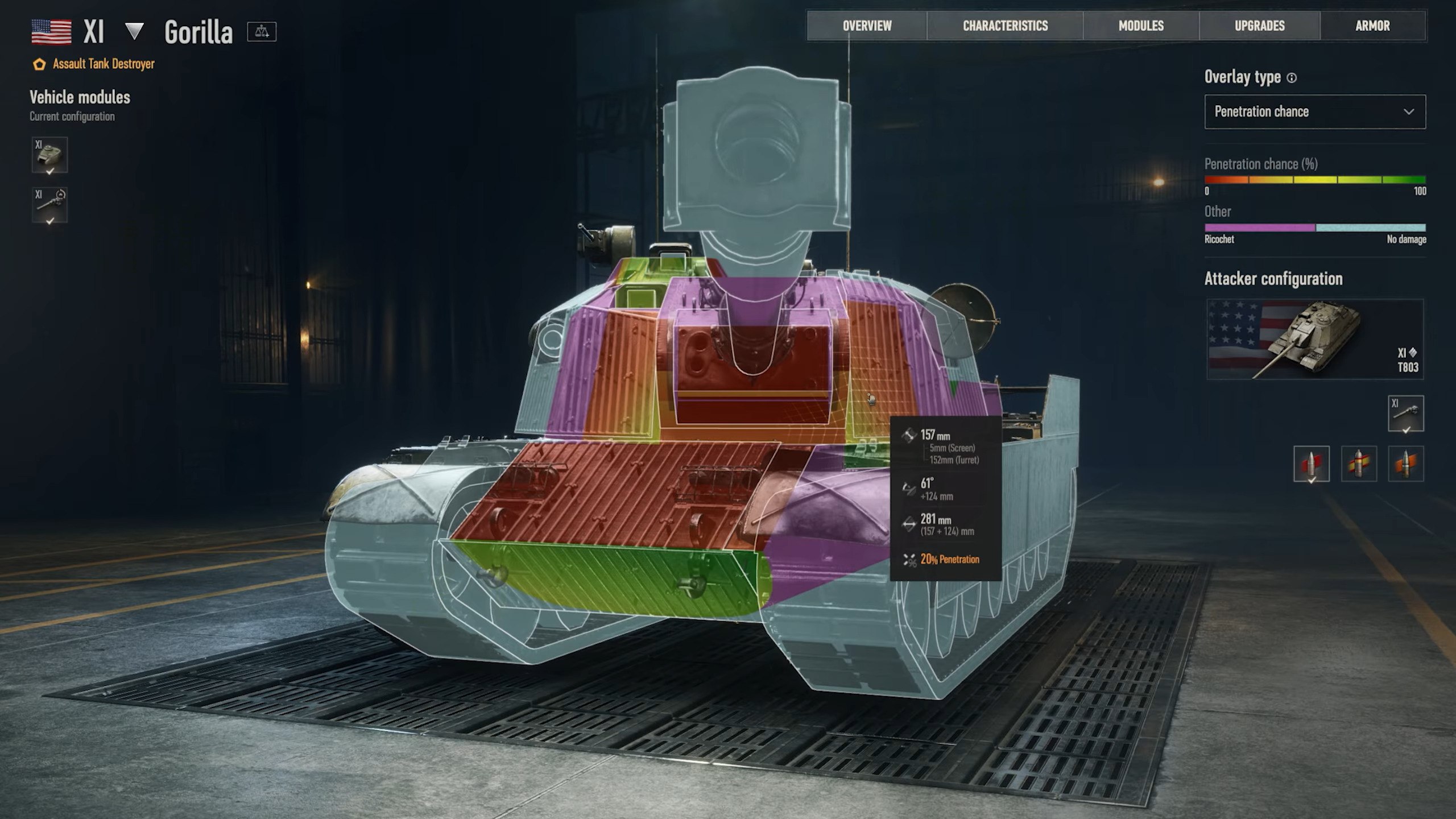1456x819 pixels.
Task: Choose the yellow-and-red striped shell
Action: (1359, 464)
